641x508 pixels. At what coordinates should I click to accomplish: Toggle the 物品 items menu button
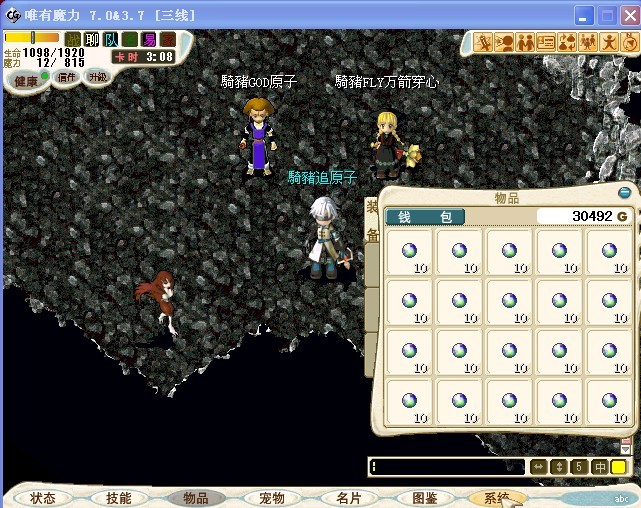[196, 497]
